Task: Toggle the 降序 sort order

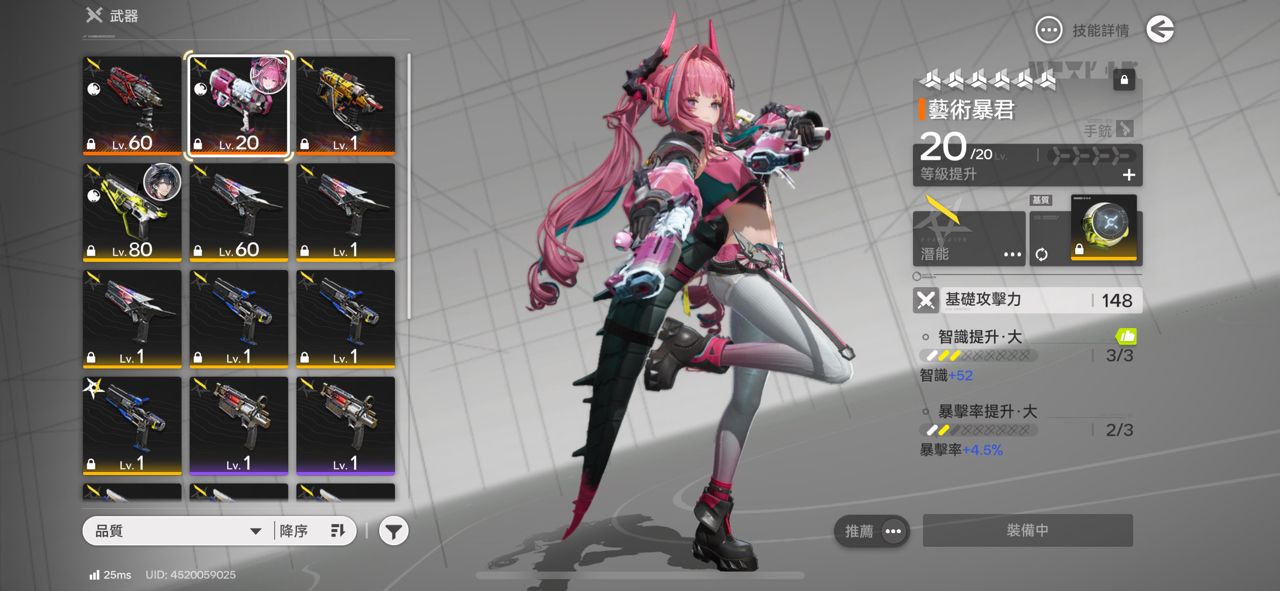Action: pos(312,531)
